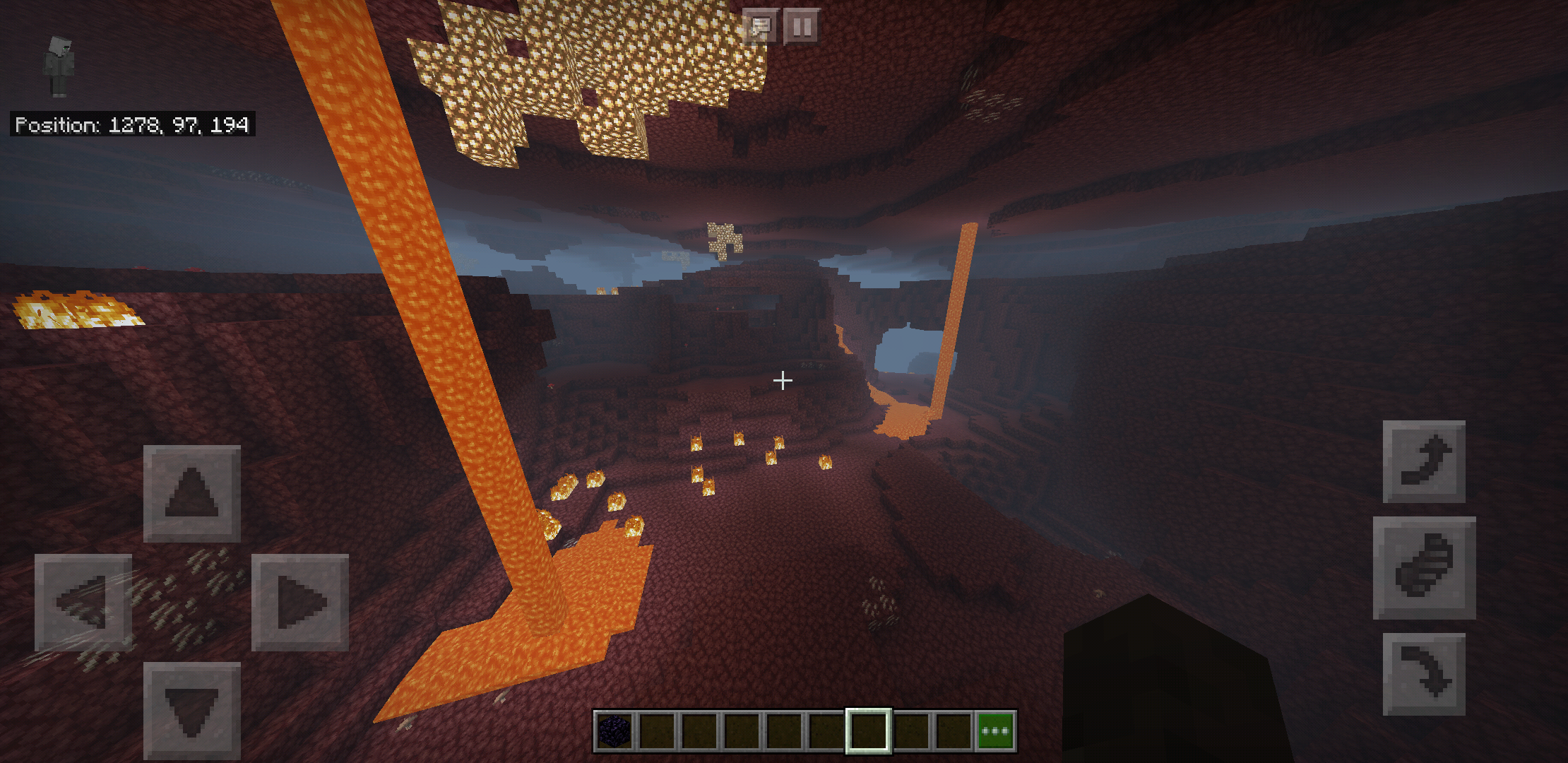Screen dimensions: 1568x763
Task: Open inventory with the three-dots button
Action: click(995, 731)
